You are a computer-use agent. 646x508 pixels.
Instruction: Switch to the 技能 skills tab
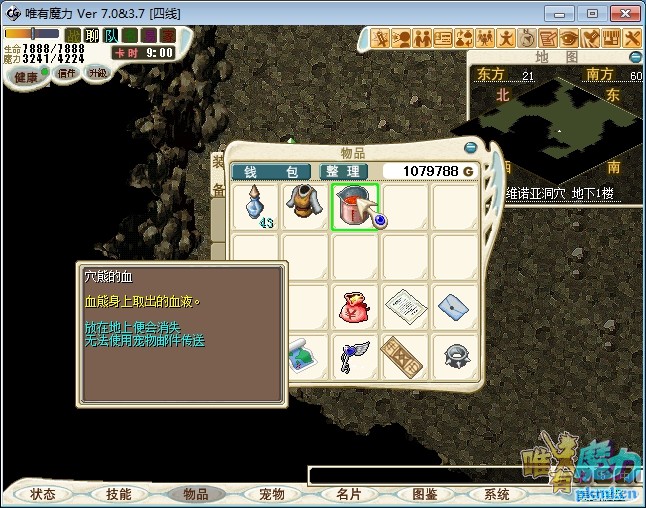(119, 494)
